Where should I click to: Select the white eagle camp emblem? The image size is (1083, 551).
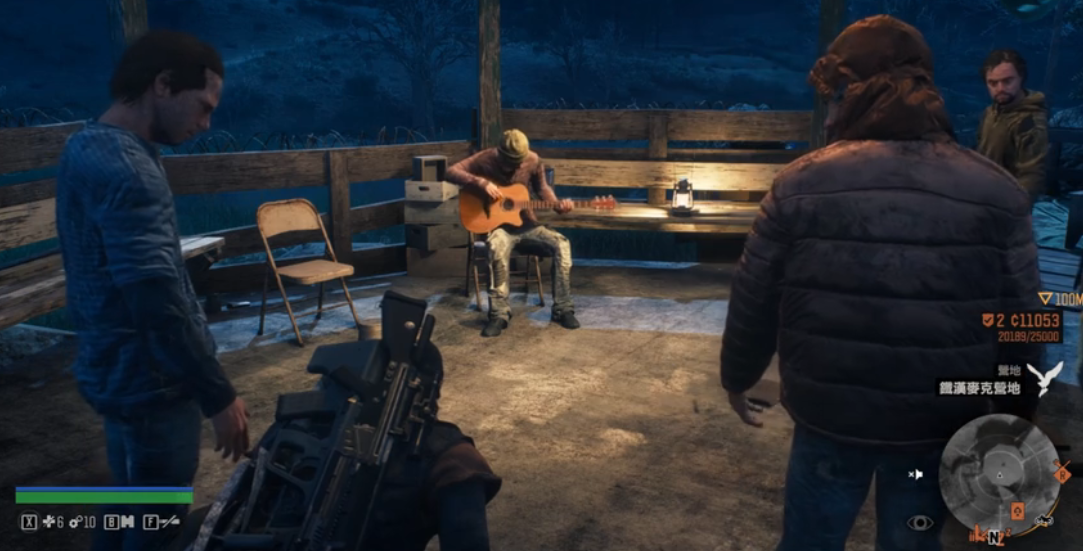pyautogui.click(x=1044, y=379)
